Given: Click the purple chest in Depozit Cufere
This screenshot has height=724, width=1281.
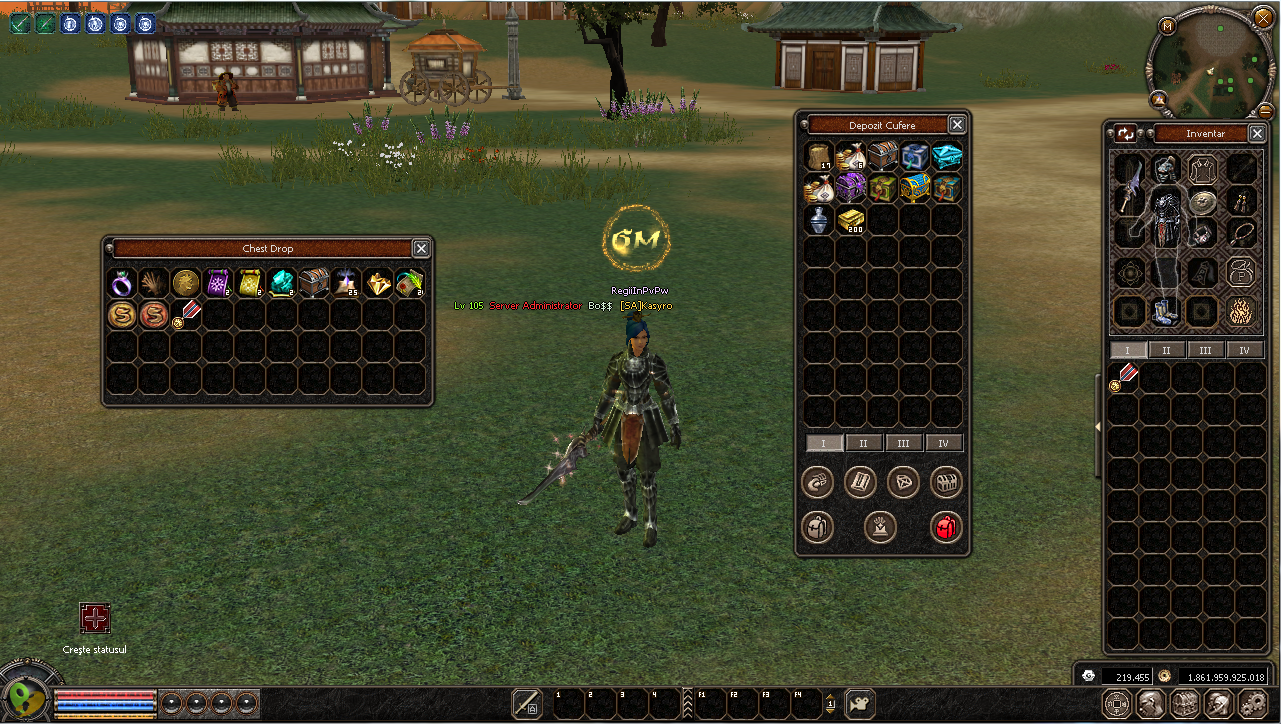Looking at the screenshot, I should (x=851, y=188).
